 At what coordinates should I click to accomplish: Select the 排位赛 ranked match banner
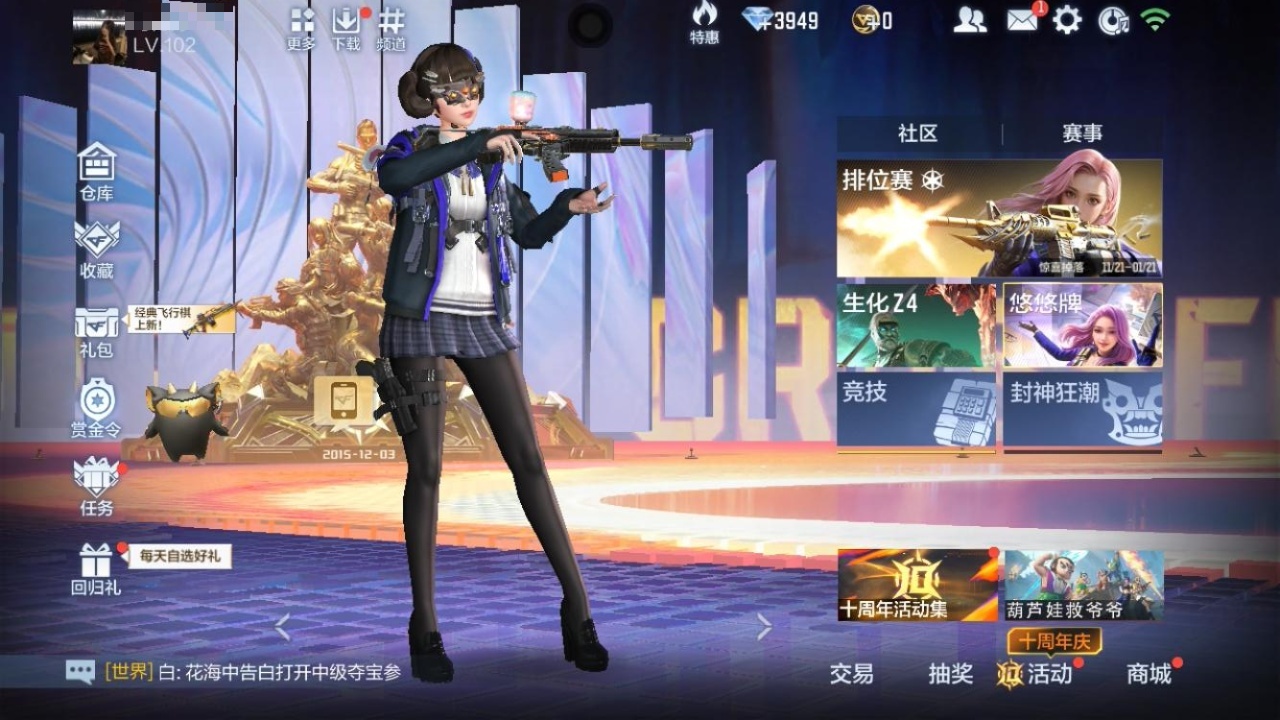click(x=999, y=218)
